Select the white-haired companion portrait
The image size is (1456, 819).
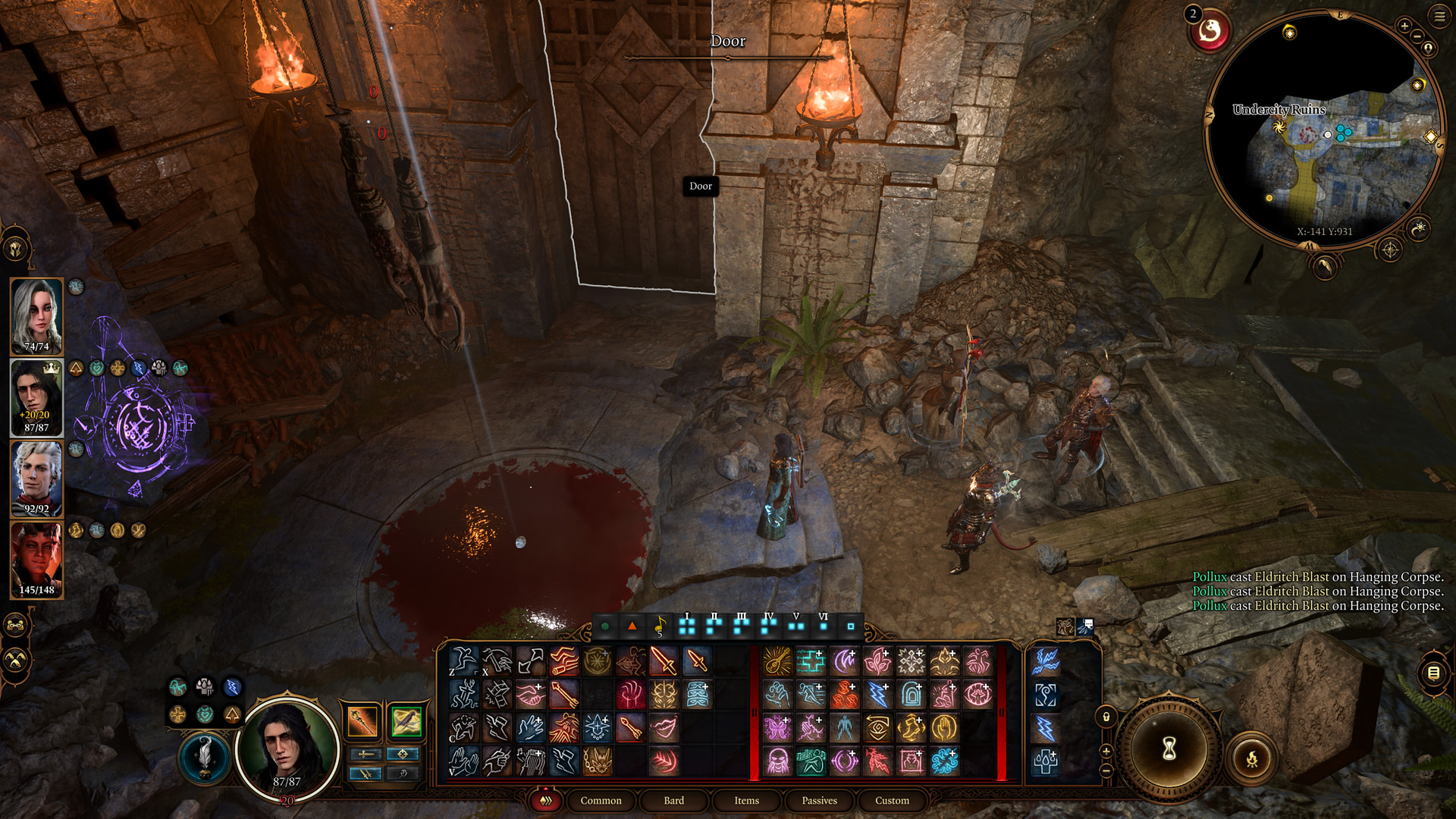point(36,316)
